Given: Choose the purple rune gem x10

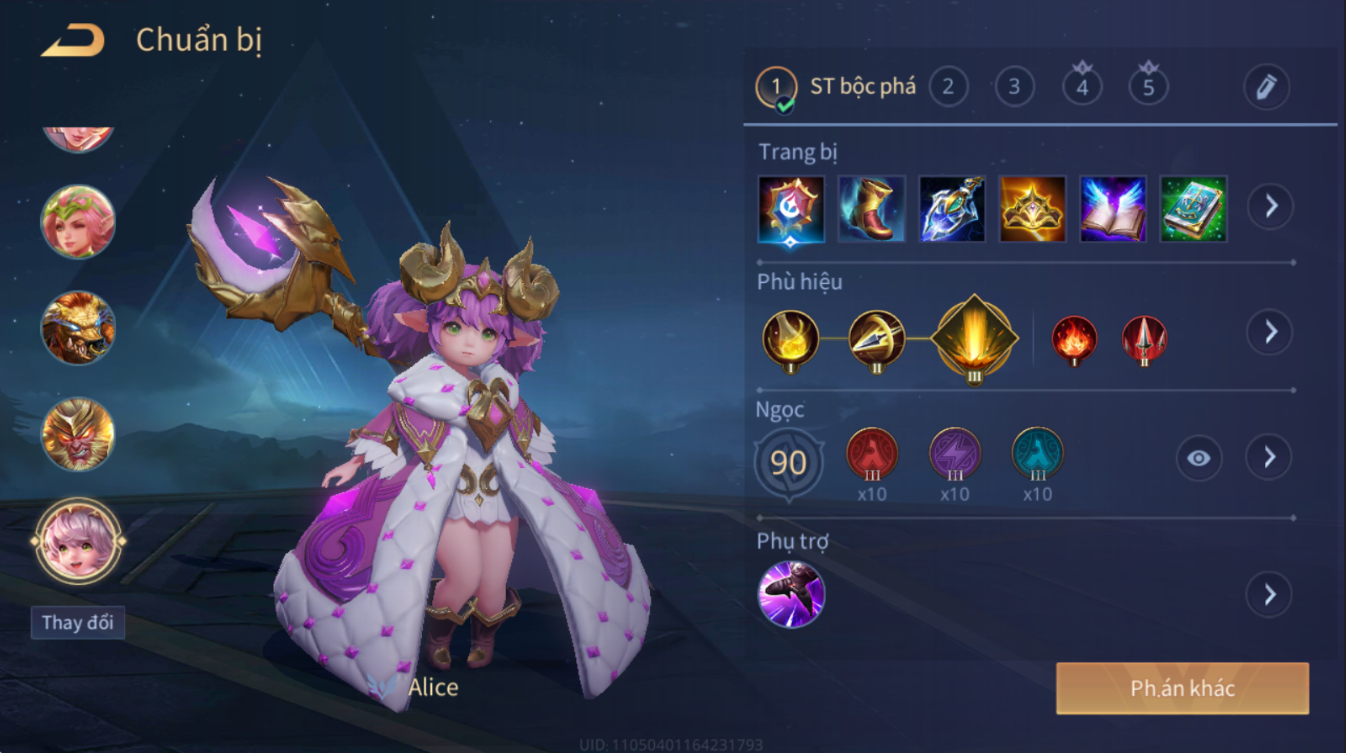Looking at the screenshot, I should [x=954, y=453].
